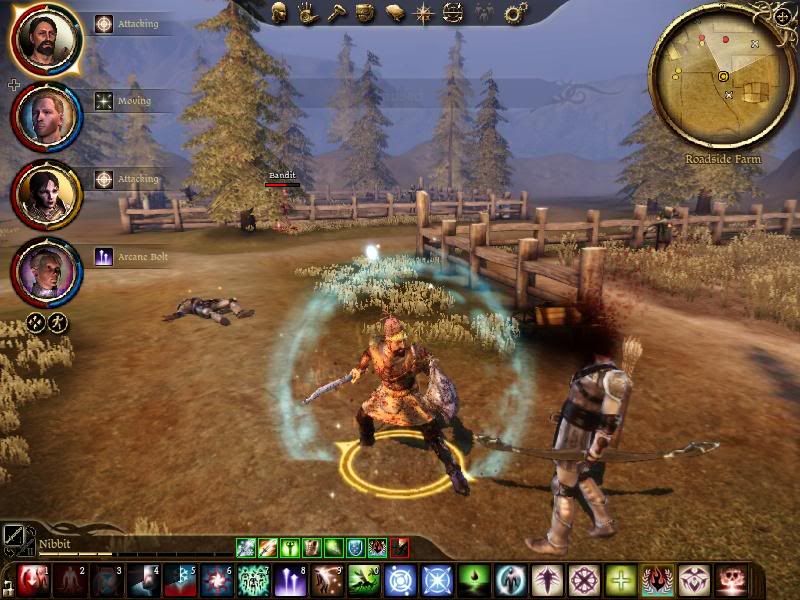The width and height of the screenshot is (800, 600).
Task: Open the world map compass star icon
Action: tap(424, 13)
